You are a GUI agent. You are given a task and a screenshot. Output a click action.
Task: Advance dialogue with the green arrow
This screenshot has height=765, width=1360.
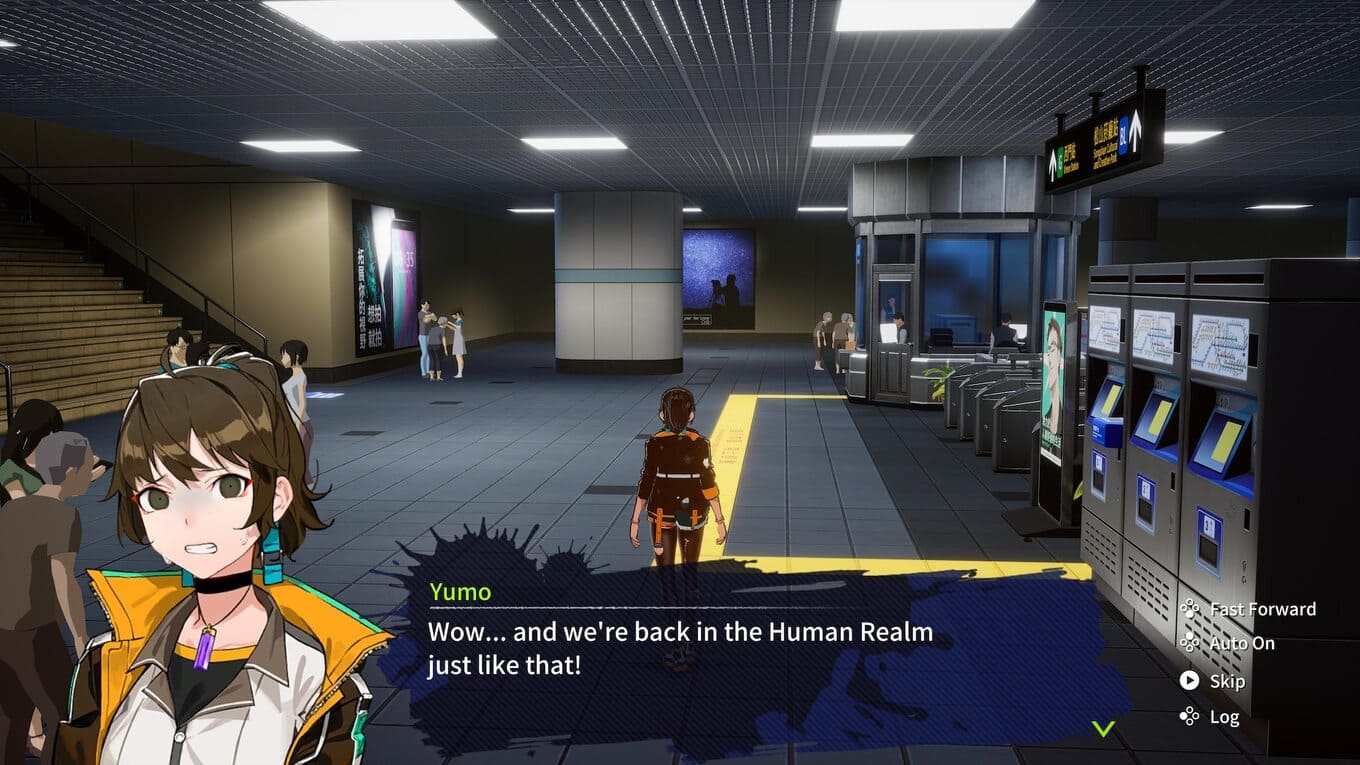click(1103, 728)
